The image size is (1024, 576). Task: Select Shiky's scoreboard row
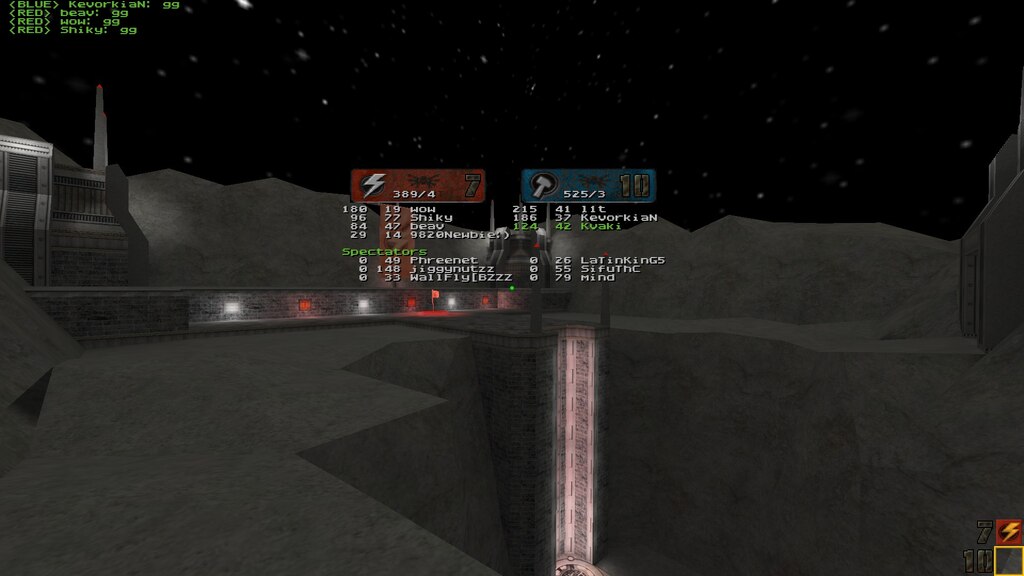430,217
